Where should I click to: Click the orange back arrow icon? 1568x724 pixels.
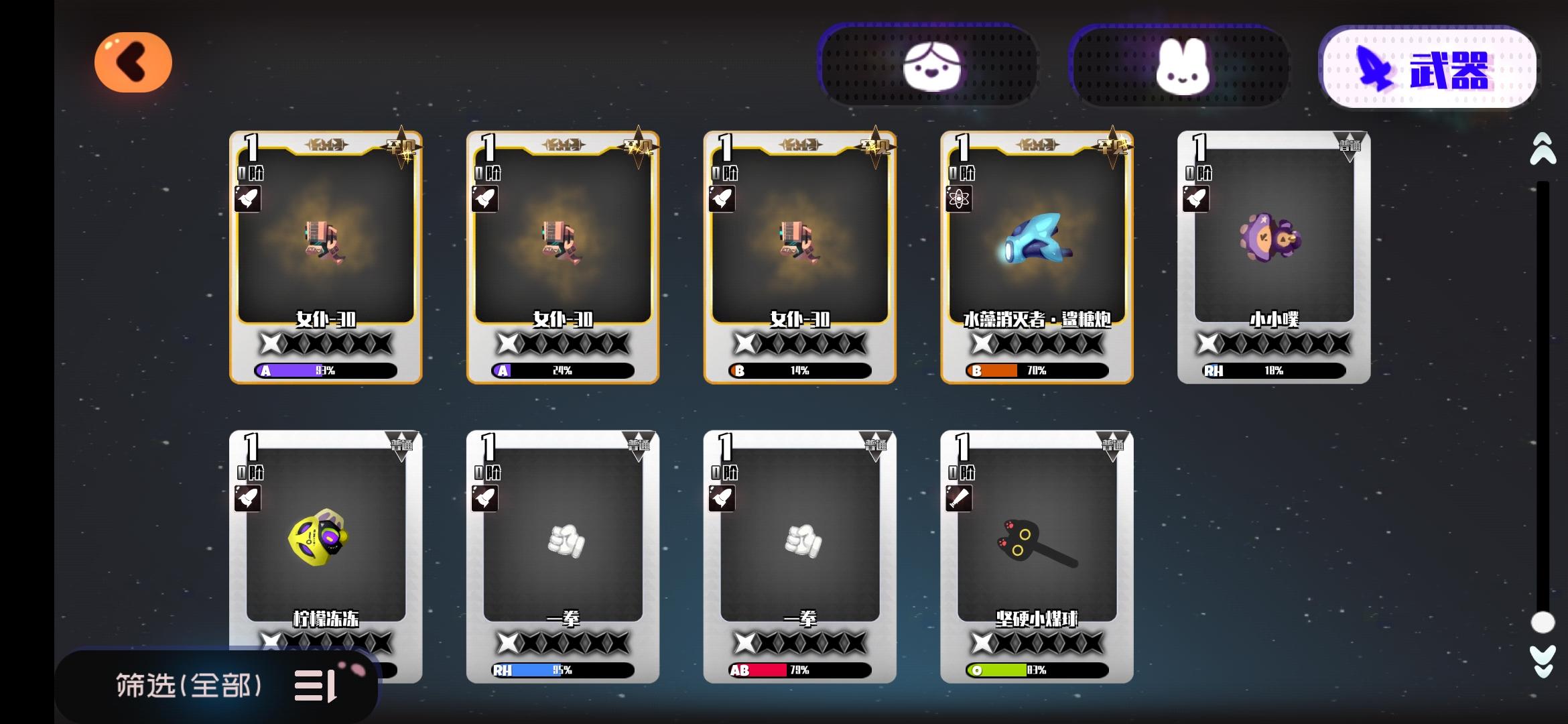(x=132, y=62)
